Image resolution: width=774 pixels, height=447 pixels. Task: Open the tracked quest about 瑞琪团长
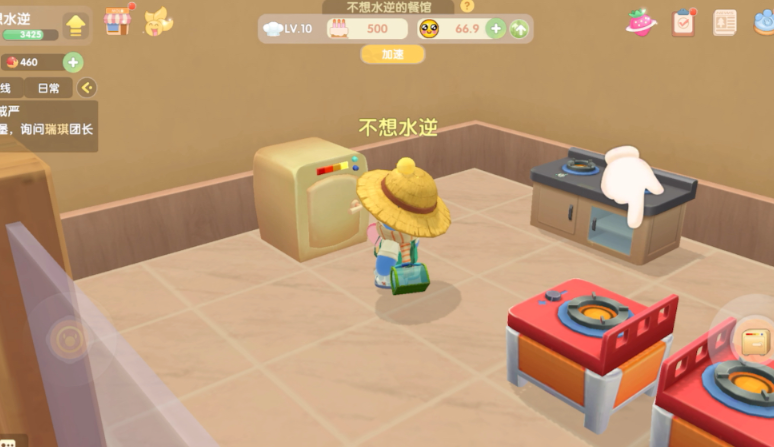tap(48, 126)
